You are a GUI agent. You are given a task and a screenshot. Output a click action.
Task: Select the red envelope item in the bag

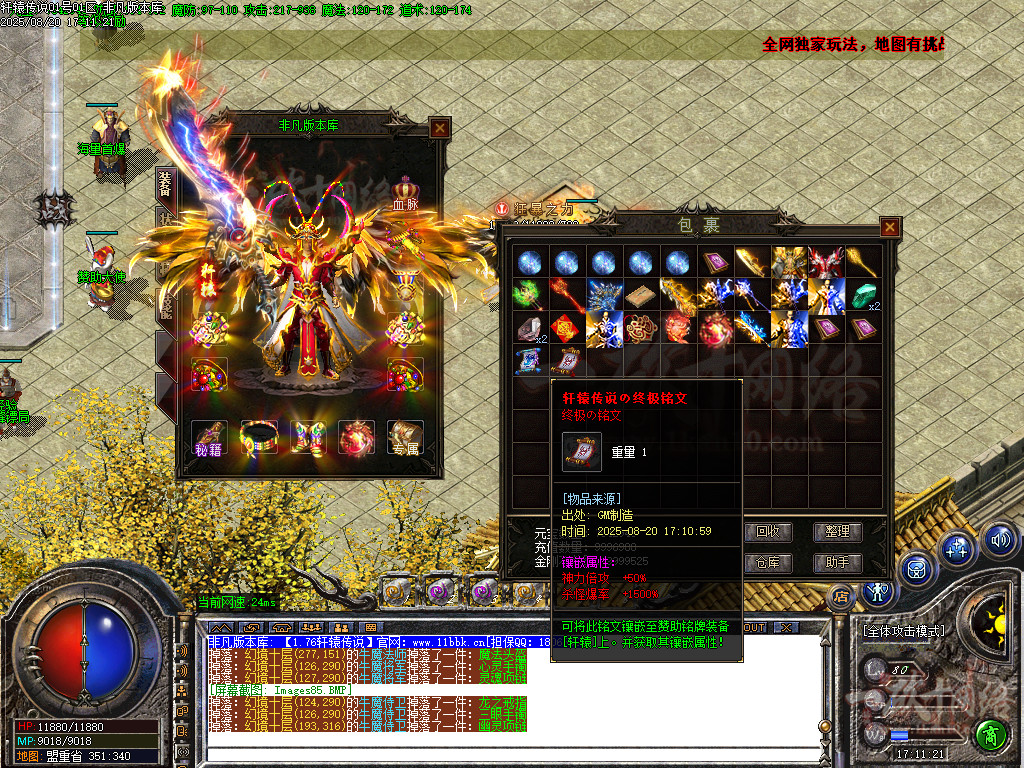tap(566, 328)
